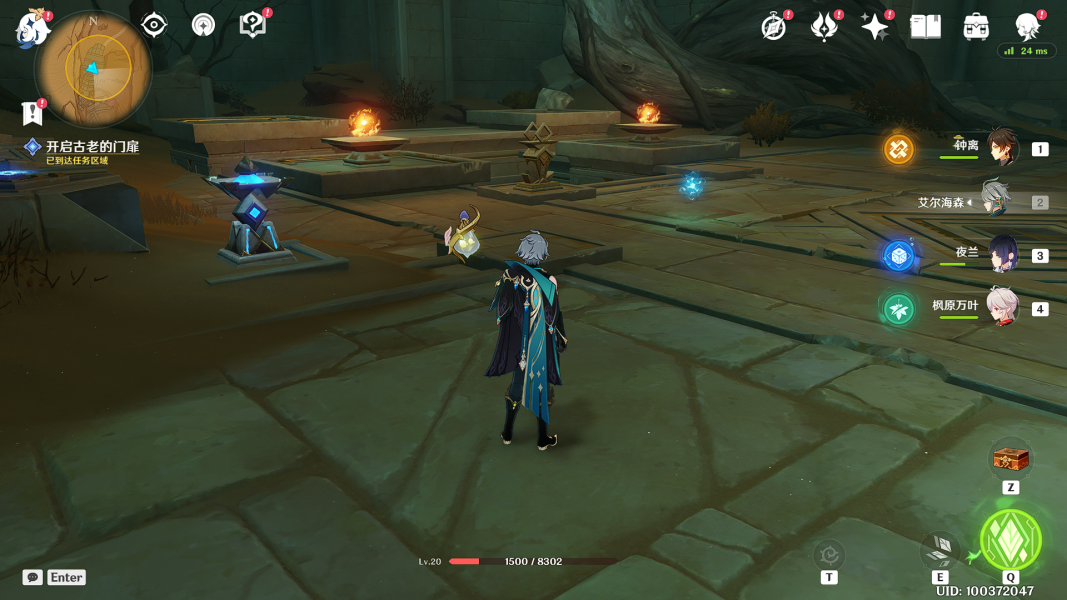Open the Paimon menu icon
The height and width of the screenshot is (600, 1067).
[32, 30]
